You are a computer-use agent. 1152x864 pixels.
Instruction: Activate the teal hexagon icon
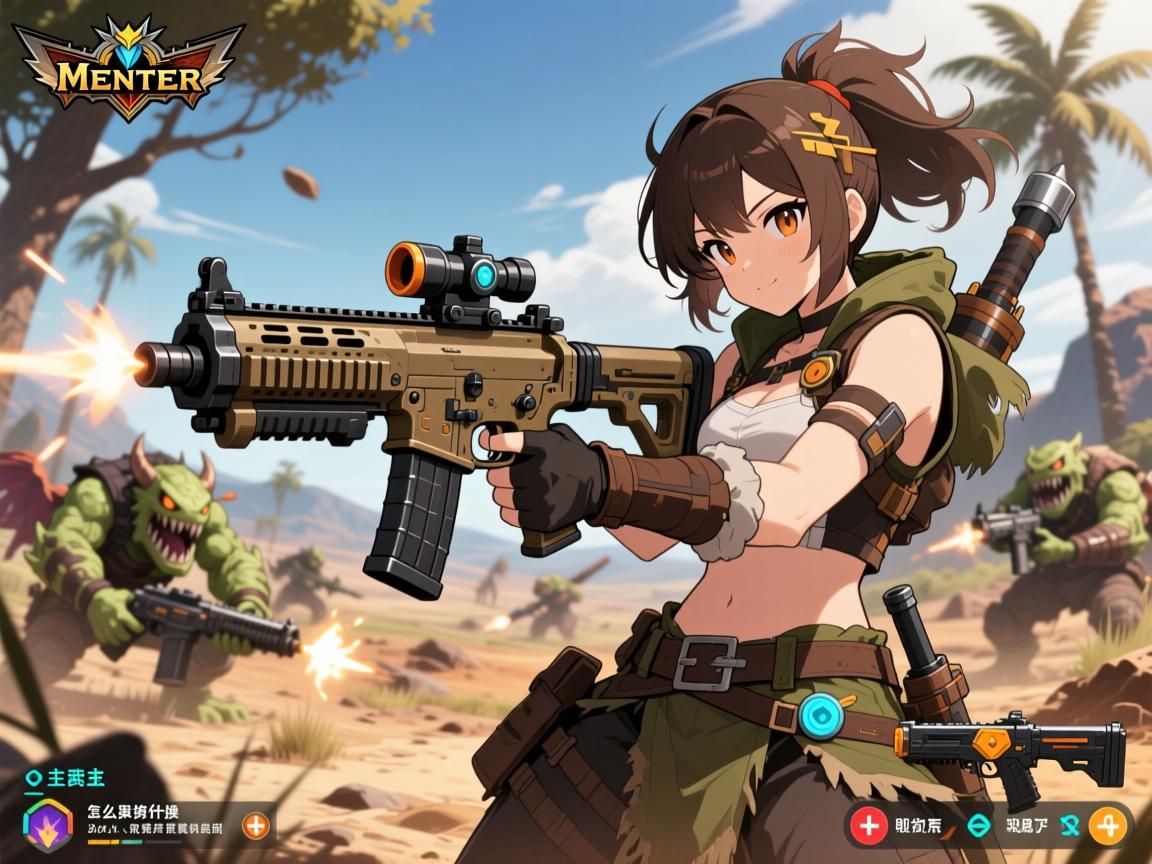click(981, 826)
